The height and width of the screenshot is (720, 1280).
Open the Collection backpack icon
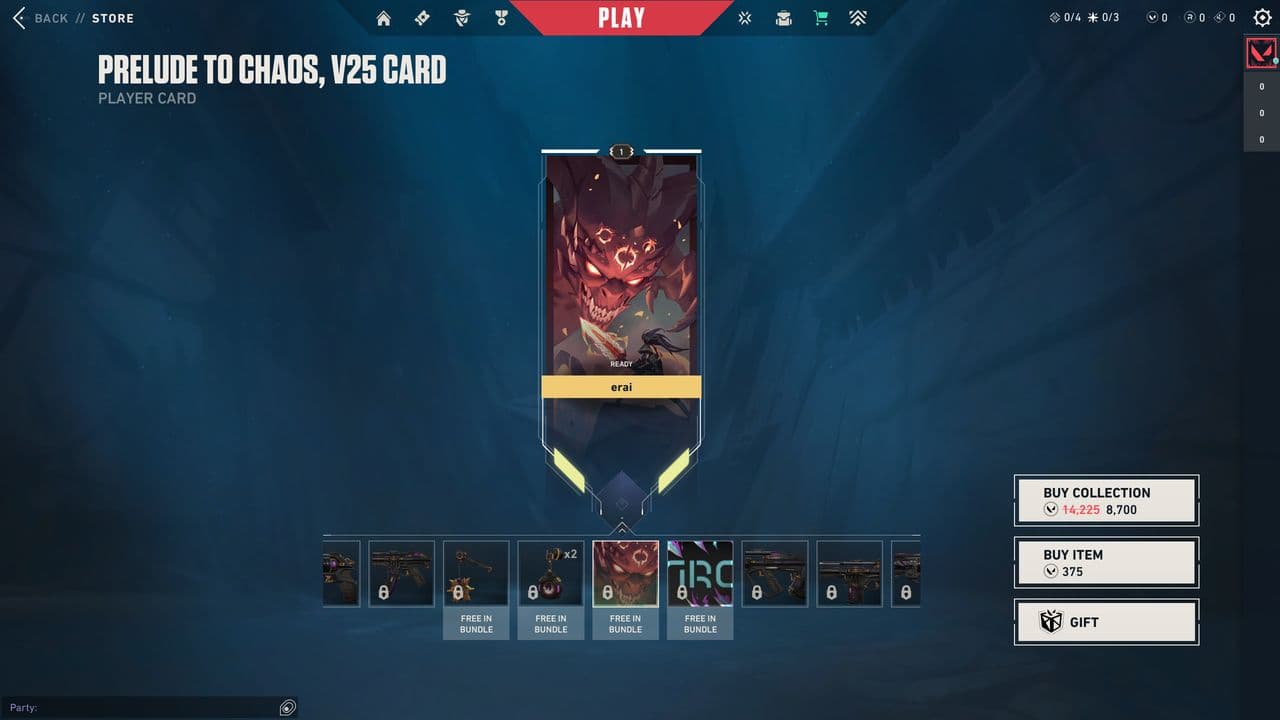coord(783,17)
